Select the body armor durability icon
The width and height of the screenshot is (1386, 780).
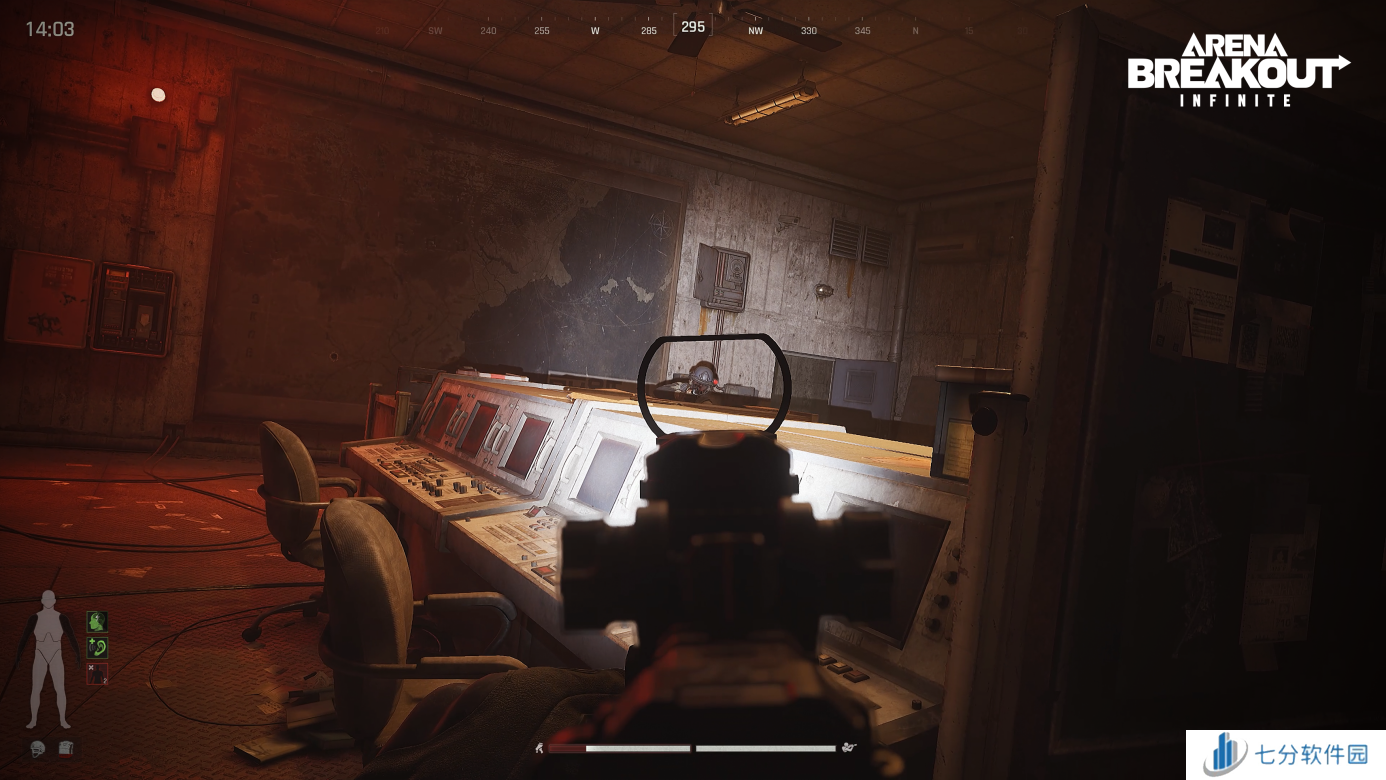66,748
